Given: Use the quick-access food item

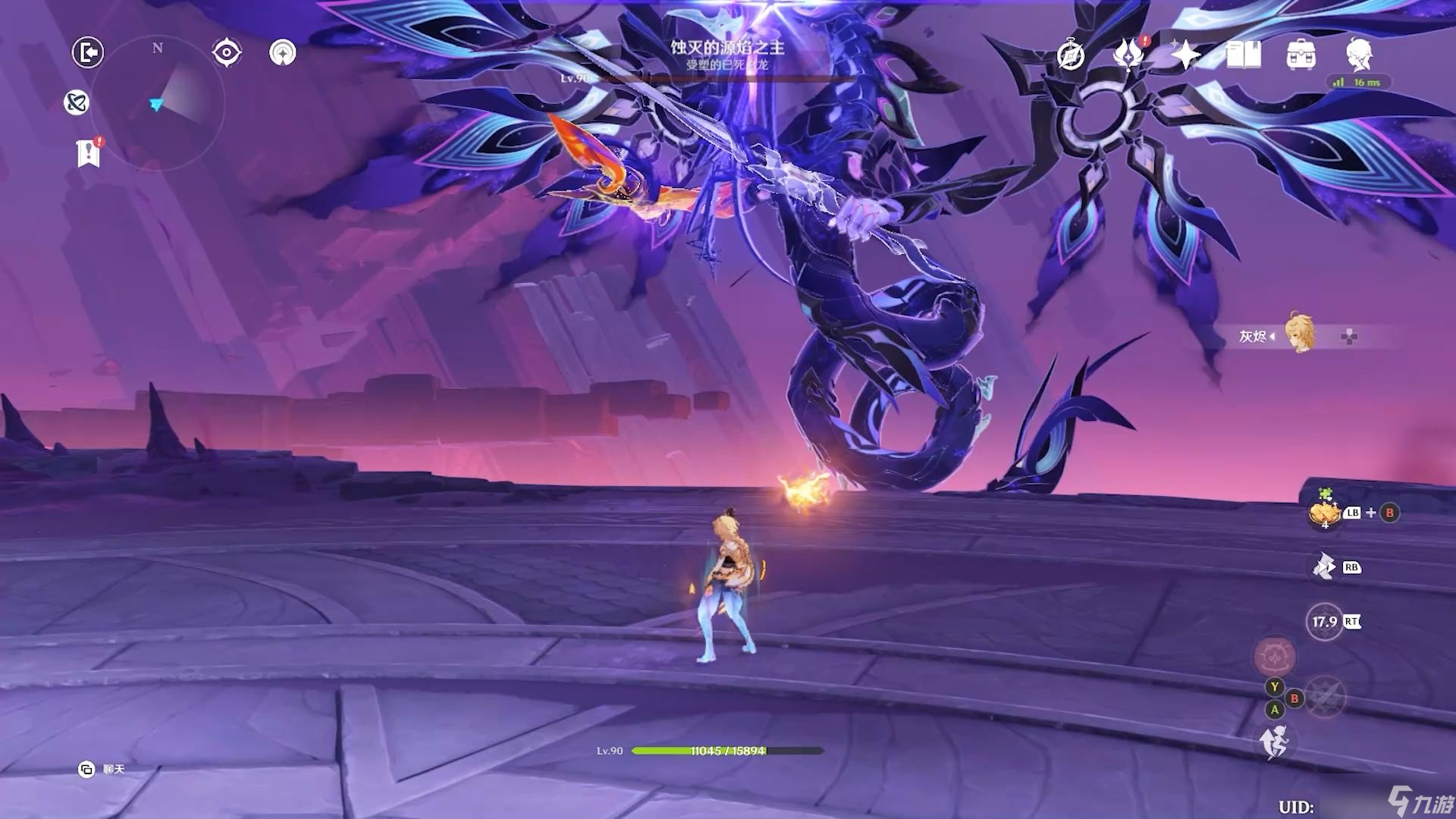Looking at the screenshot, I should [x=1325, y=513].
